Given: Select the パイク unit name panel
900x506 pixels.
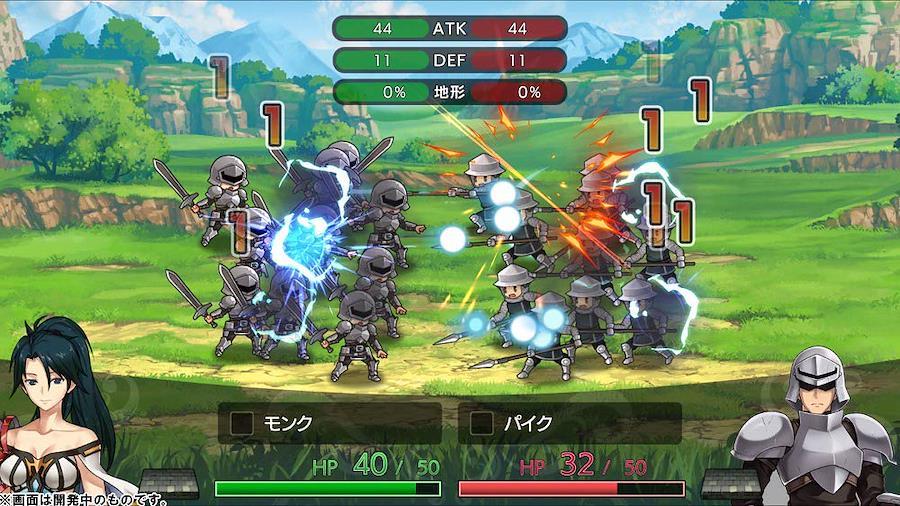Looking at the screenshot, I should click(x=569, y=423).
